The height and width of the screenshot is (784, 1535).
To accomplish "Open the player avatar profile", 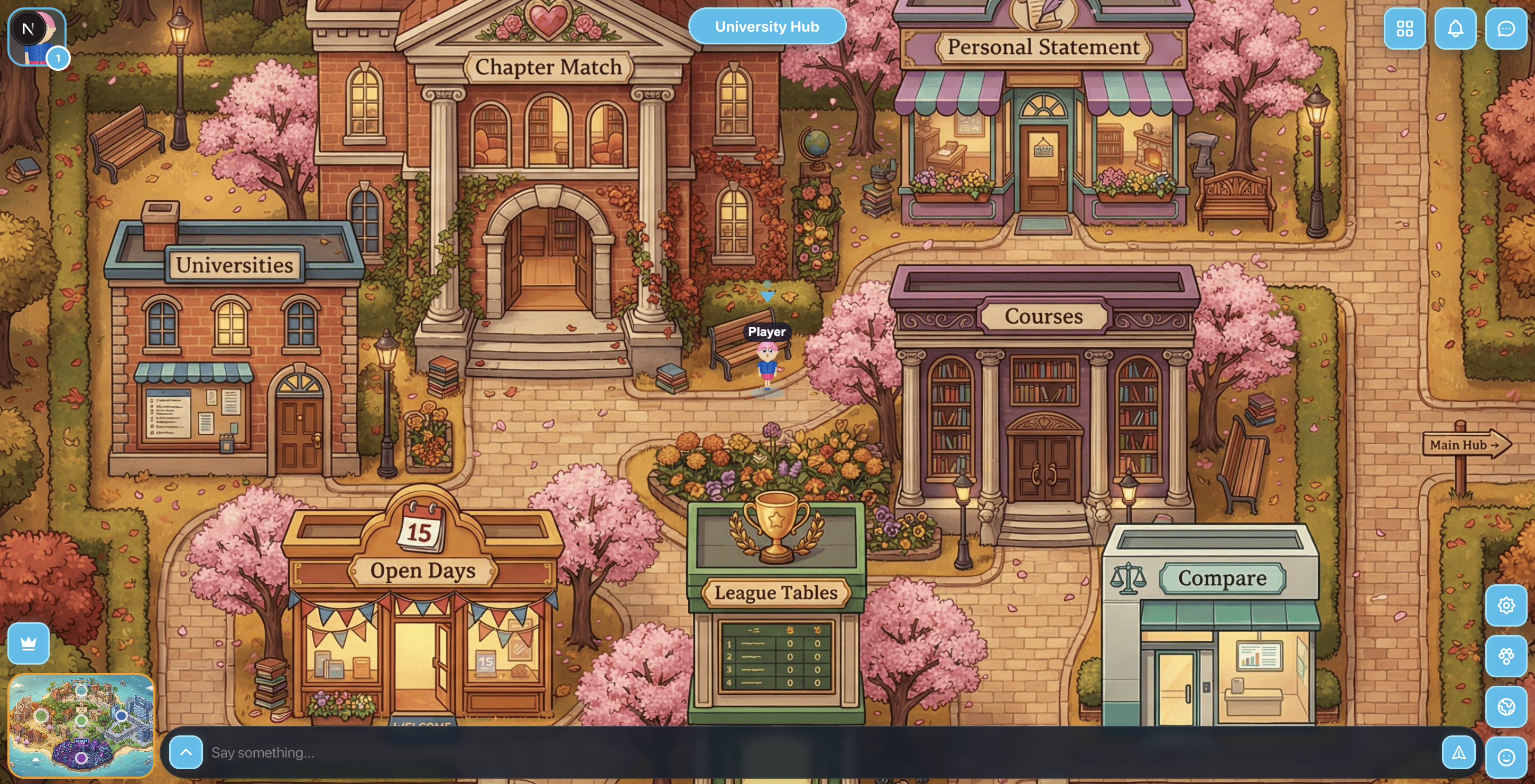I will 37,37.
